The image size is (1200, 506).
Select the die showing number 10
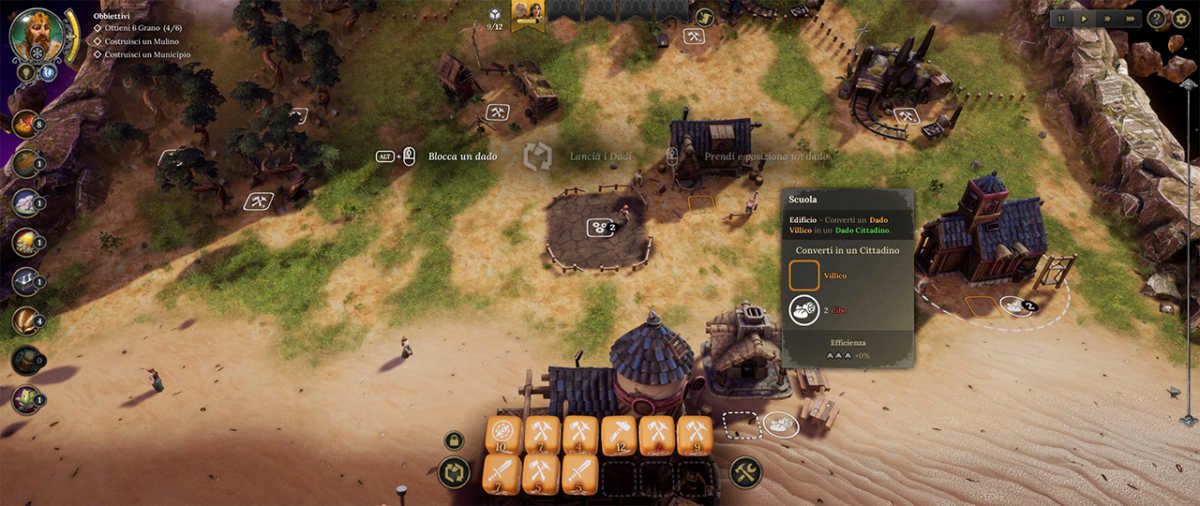pos(503,435)
